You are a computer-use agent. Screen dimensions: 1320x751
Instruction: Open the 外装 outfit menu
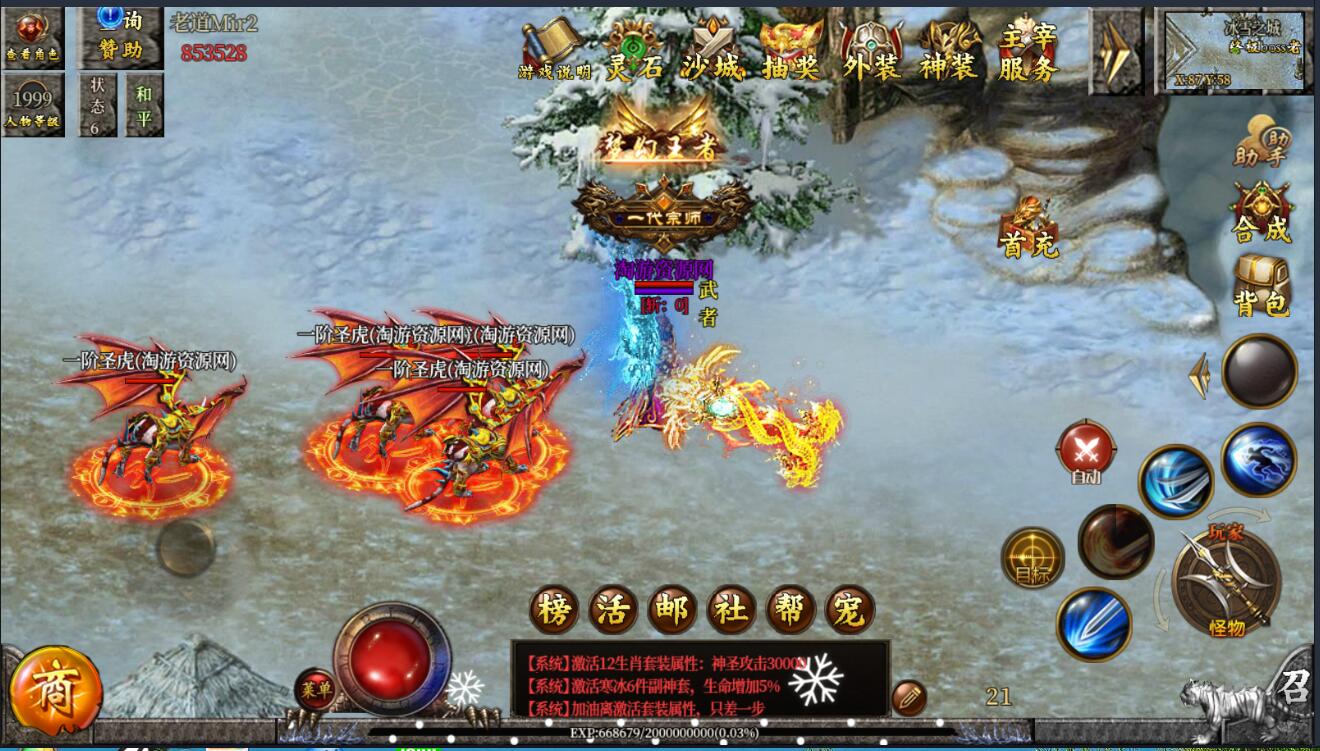tap(871, 50)
